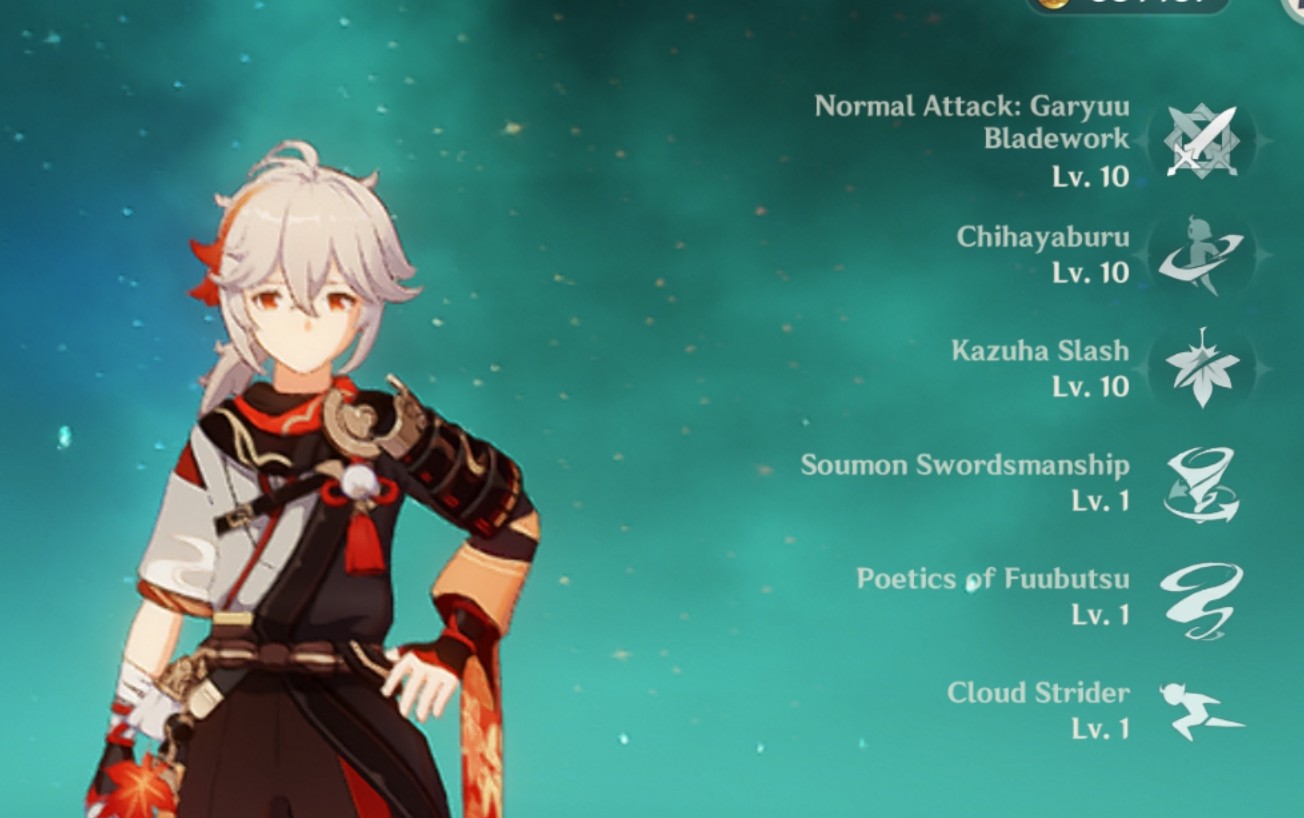This screenshot has height=818, width=1304.
Task: Click the Lv. 10 label under Kazuha Slash
Action: point(1092,387)
